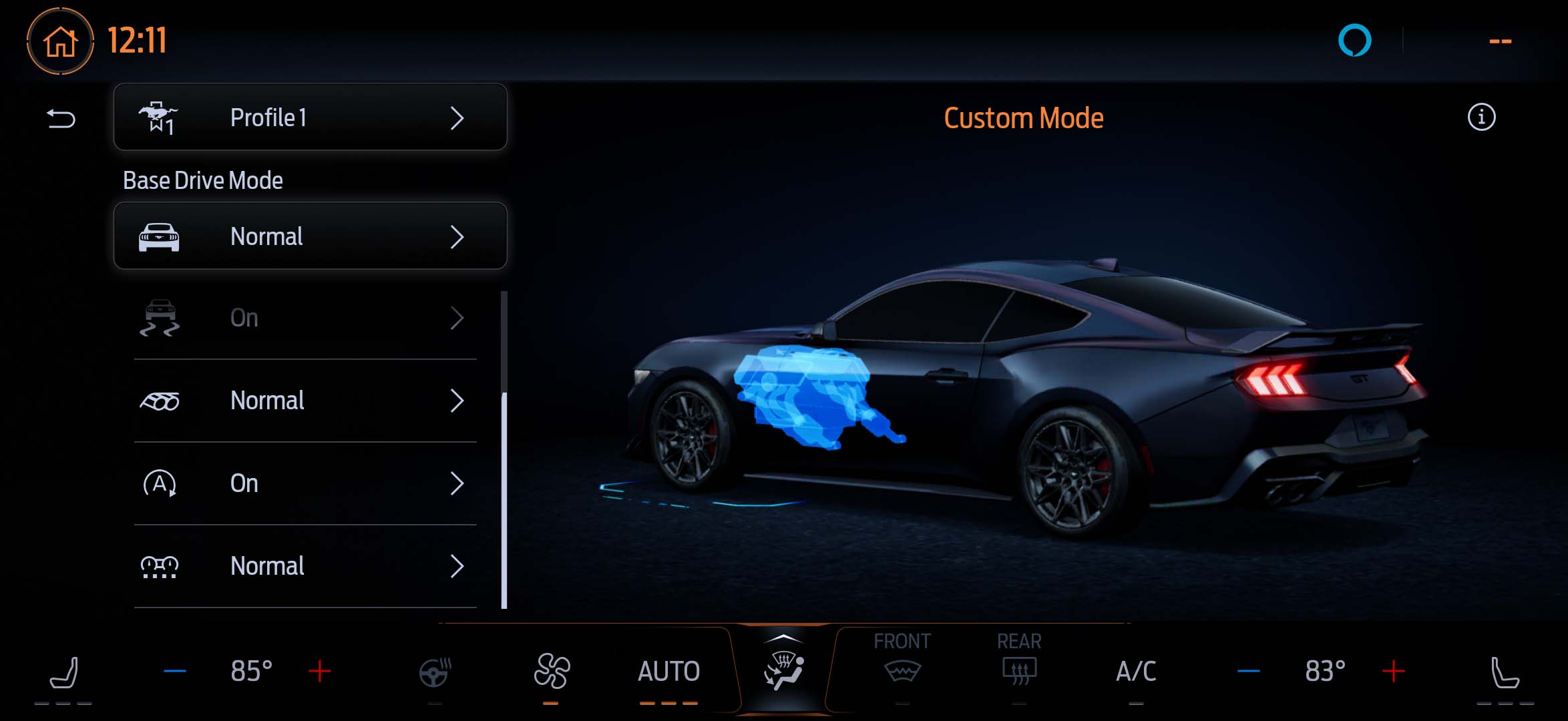Toggle the heated steering wheel

435,672
